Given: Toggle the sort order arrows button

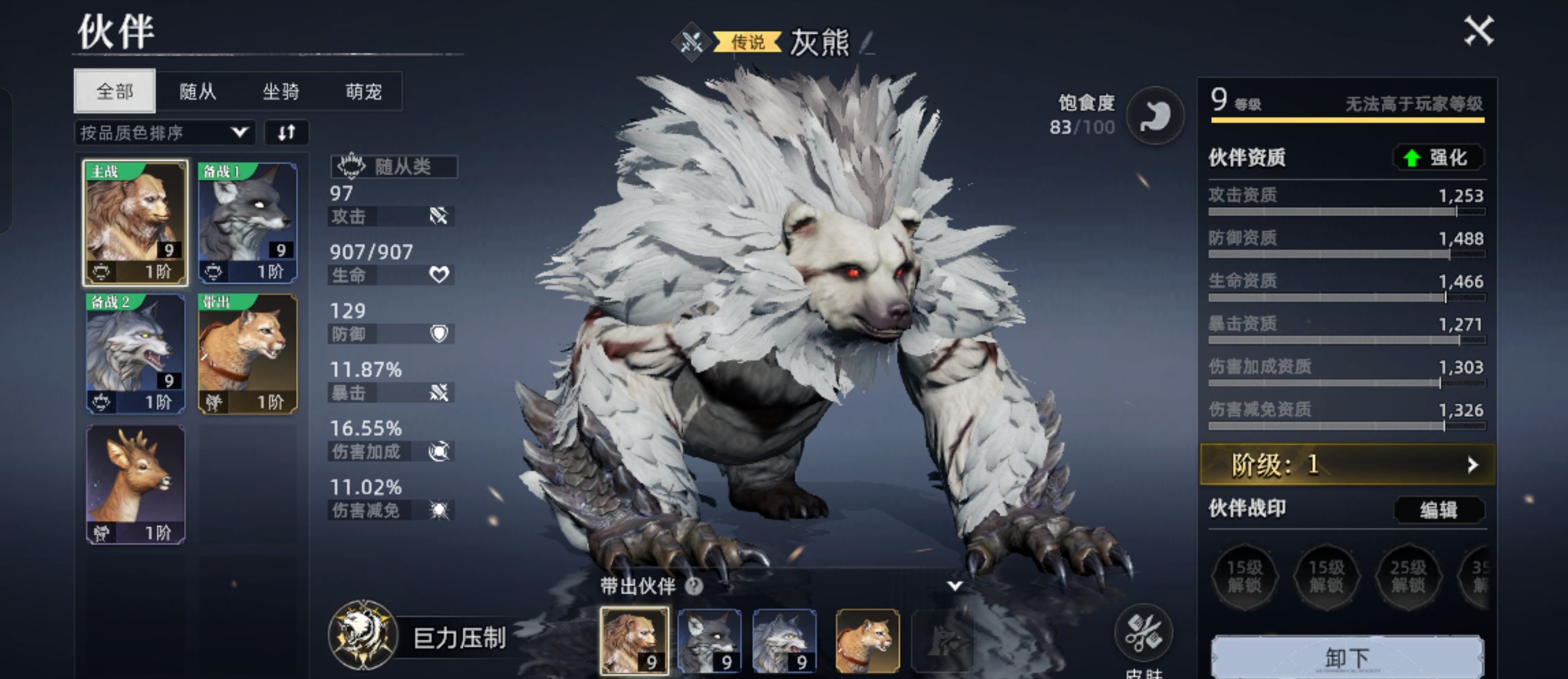Looking at the screenshot, I should tap(287, 133).
